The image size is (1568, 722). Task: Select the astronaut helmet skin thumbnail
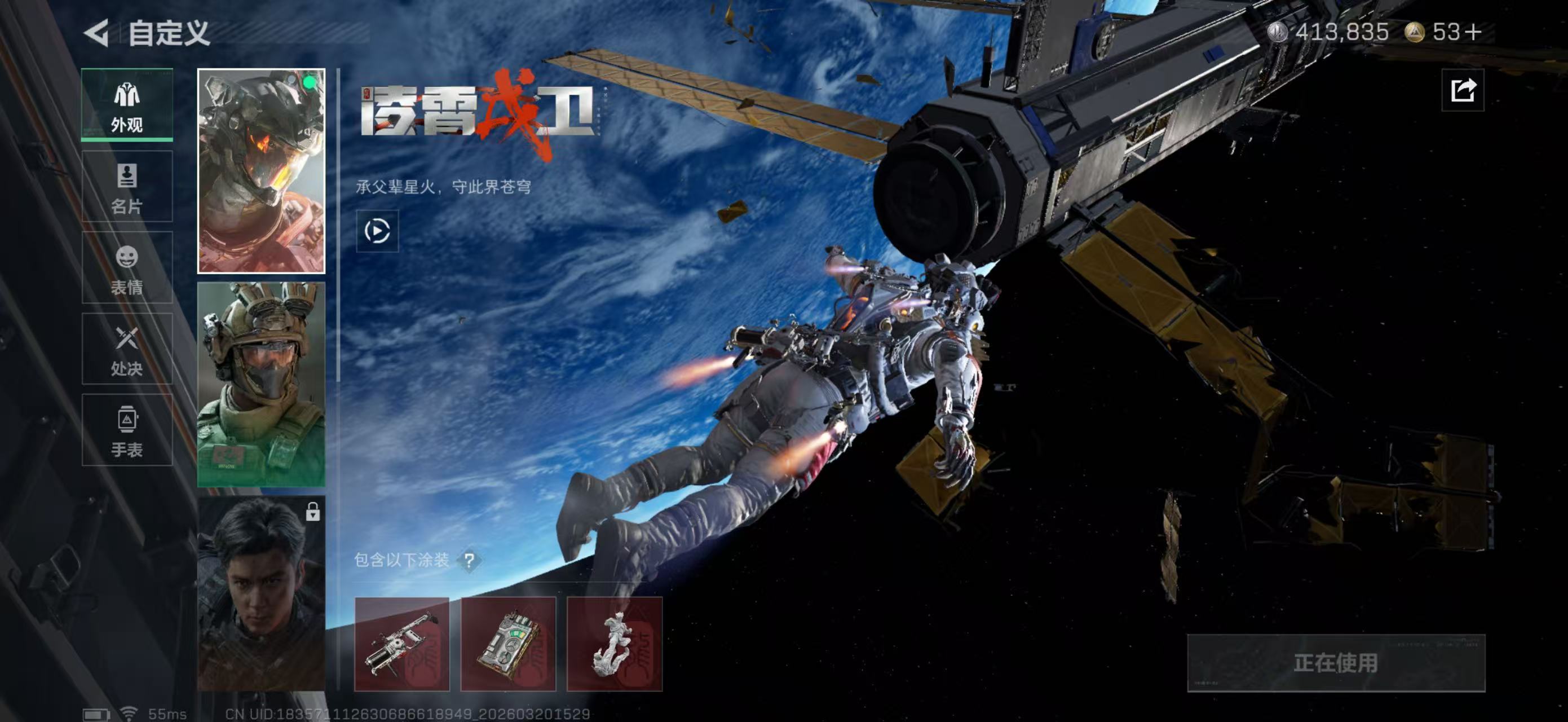click(261, 171)
